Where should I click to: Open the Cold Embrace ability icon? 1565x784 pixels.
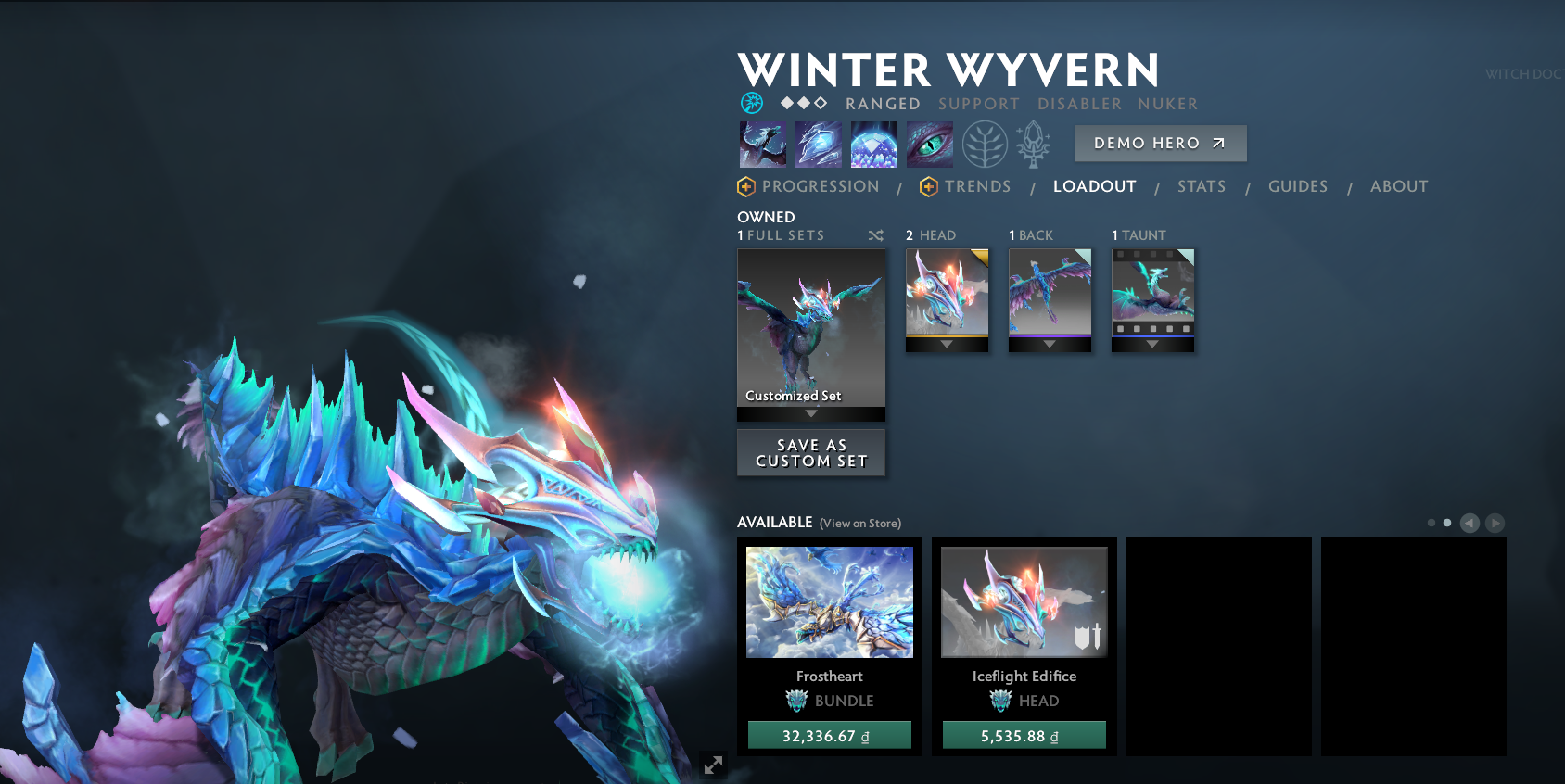pos(872,145)
